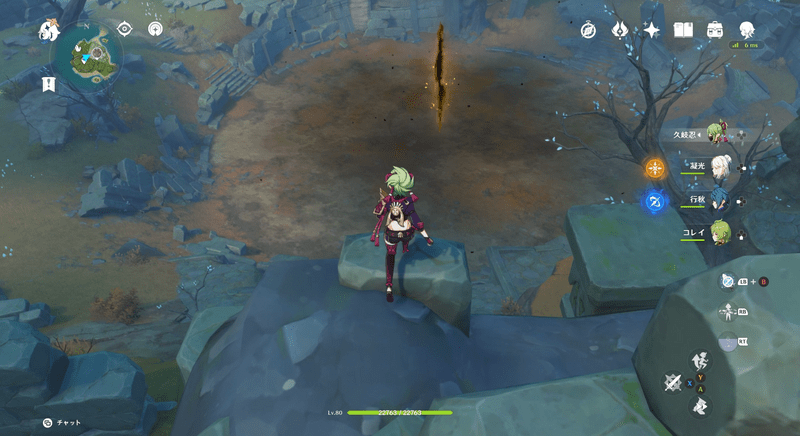Switch to party member コレイ
Screen dimensions: 800x436
click(718, 232)
